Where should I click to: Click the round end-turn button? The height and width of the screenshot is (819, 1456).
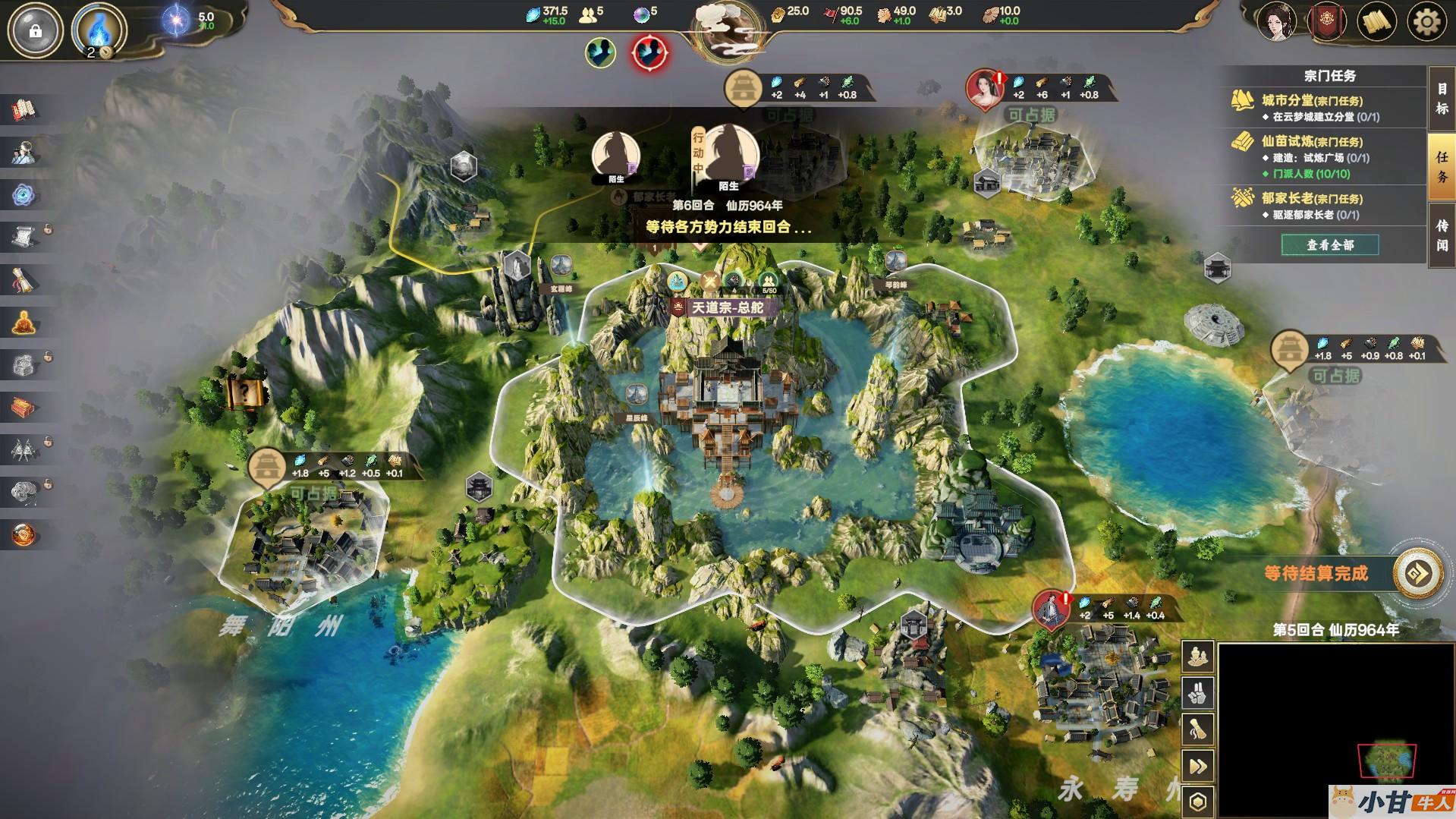pyautogui.click(x=1418, y=574)
